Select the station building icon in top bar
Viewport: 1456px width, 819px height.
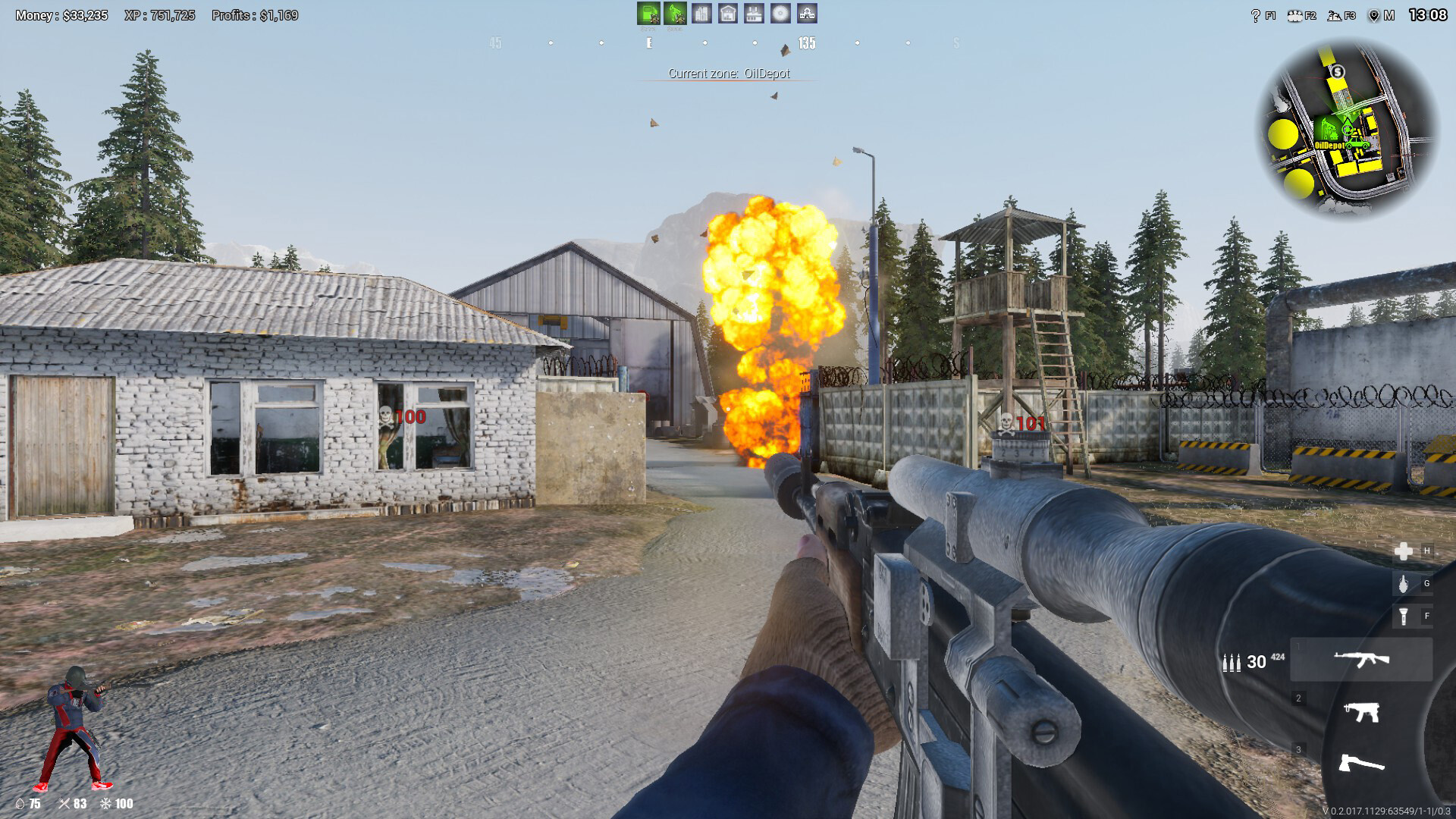tap(806, 13)
